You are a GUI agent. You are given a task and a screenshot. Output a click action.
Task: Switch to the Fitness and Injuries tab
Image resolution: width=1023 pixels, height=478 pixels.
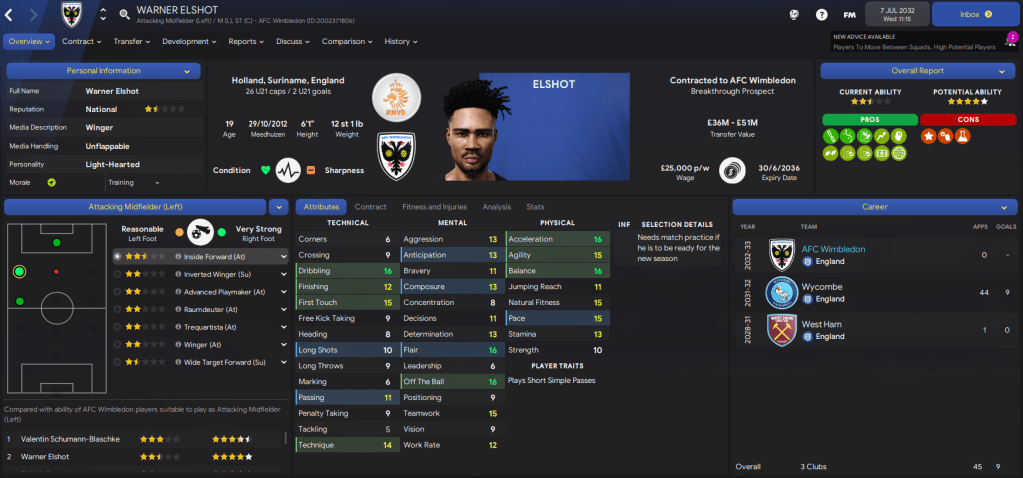click(x=434, y=207)
